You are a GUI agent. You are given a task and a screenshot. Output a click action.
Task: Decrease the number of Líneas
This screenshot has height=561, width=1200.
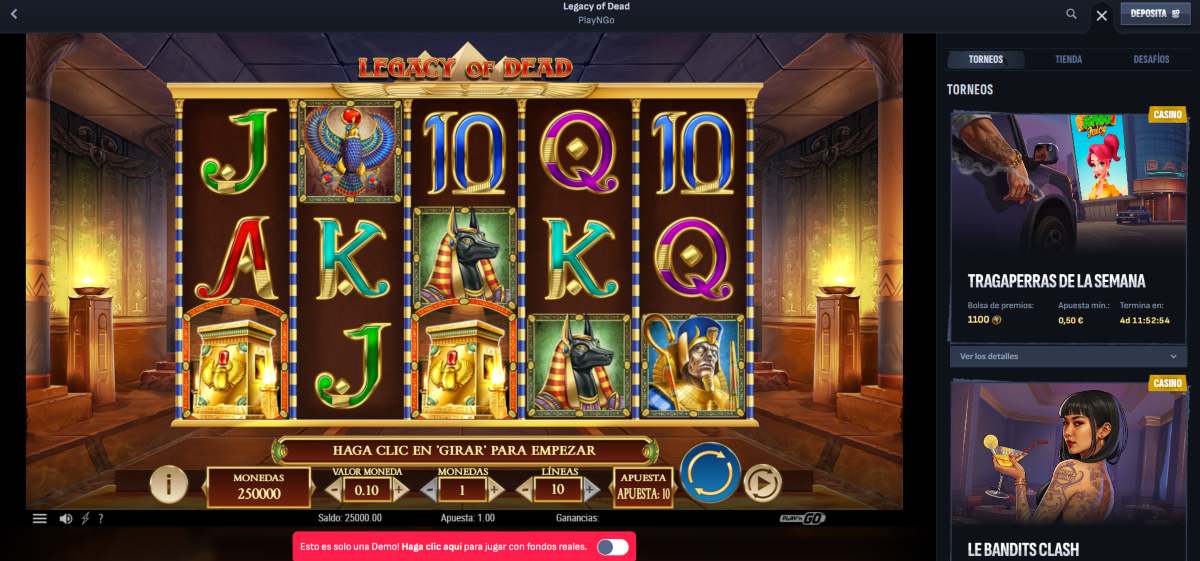[524, 490]
